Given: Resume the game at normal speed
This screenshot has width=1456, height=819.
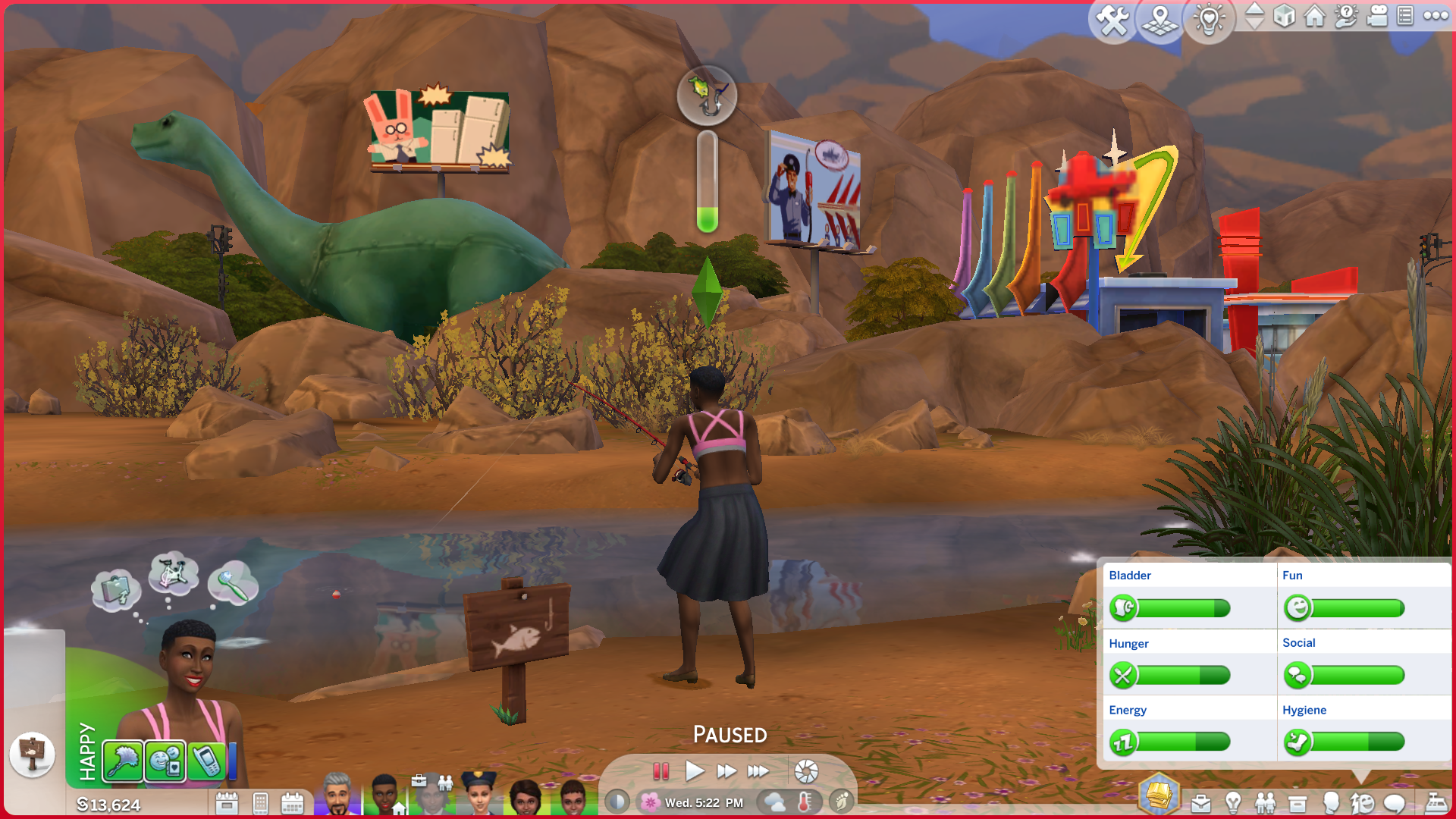Looking at the screenshot, I should point(694,772).
